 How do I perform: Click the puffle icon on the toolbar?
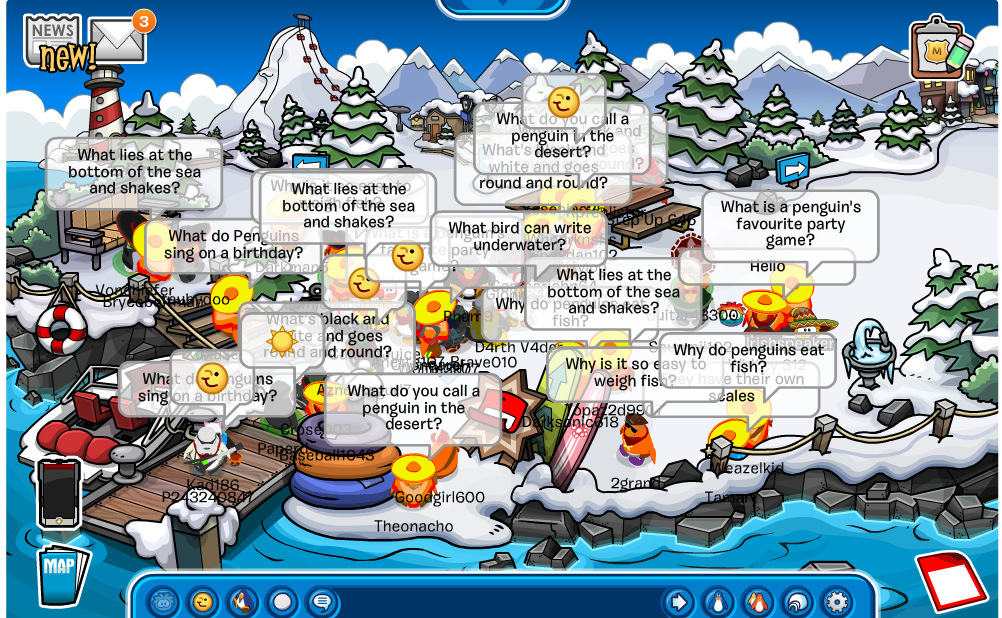click(164, 602)
